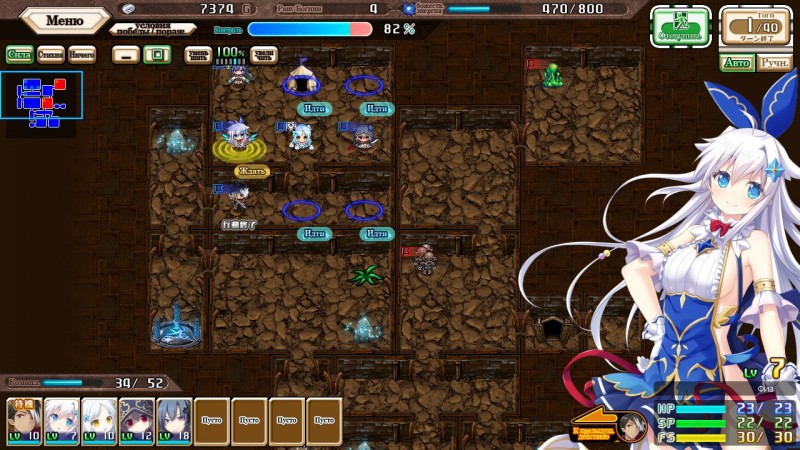Screen dimensions: 800x450
Task: Retreat using the green Отступить button
Action: pyautogui.click(x=680, y=27)
